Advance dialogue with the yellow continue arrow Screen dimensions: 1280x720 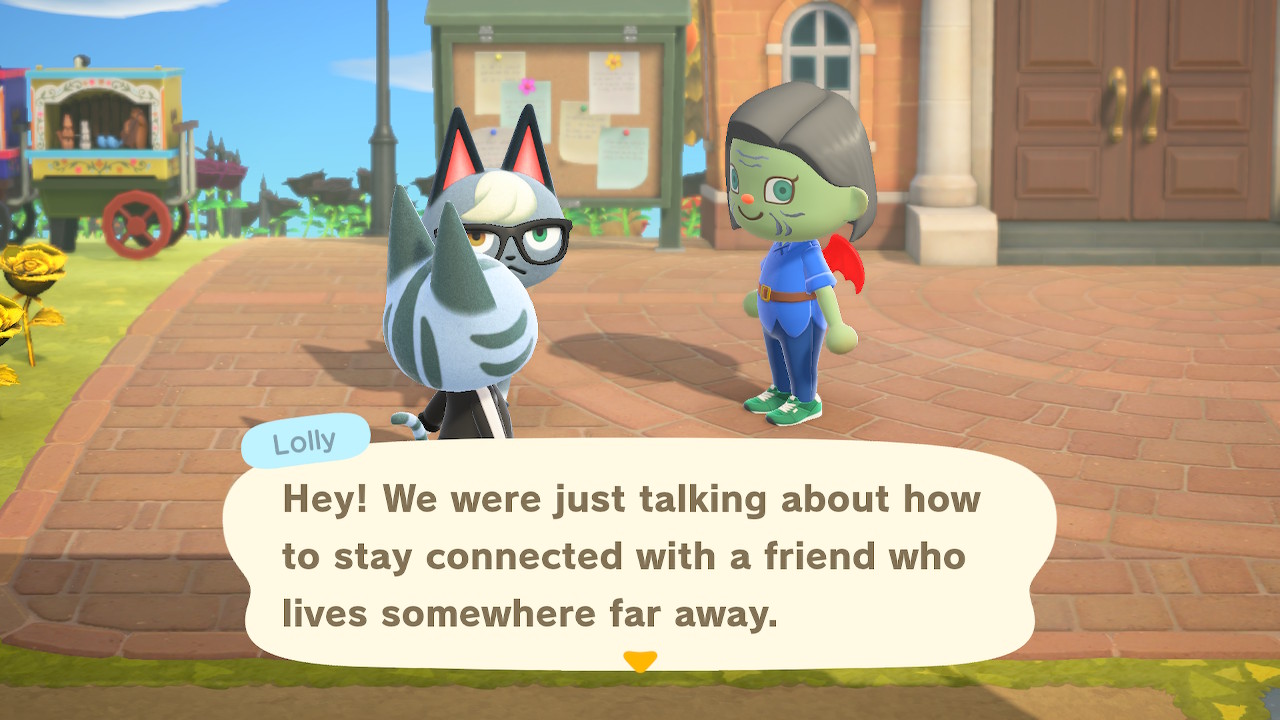pyautogui.click(x=640, y=661)
